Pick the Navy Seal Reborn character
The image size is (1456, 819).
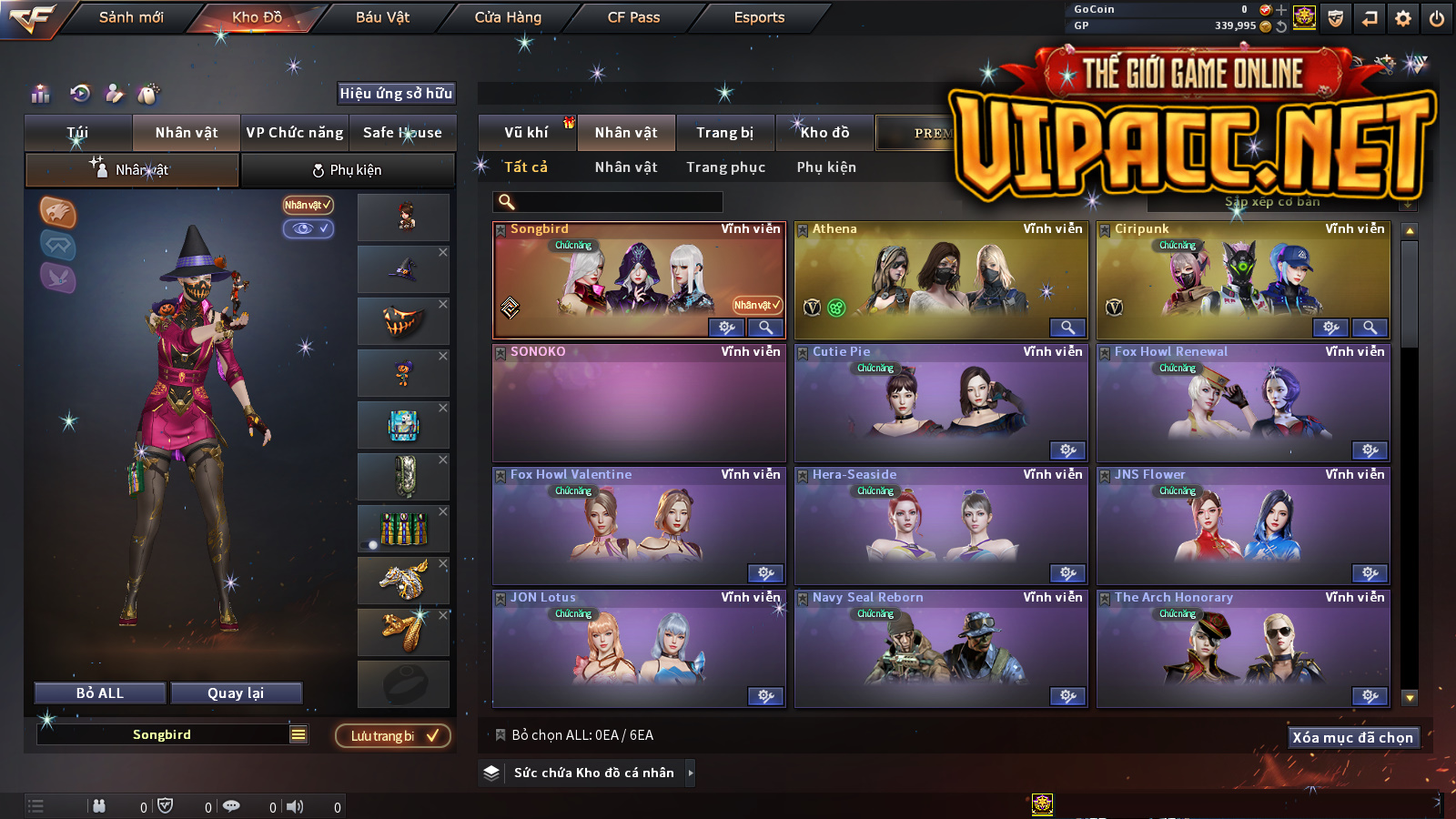[x=941, y=646]
